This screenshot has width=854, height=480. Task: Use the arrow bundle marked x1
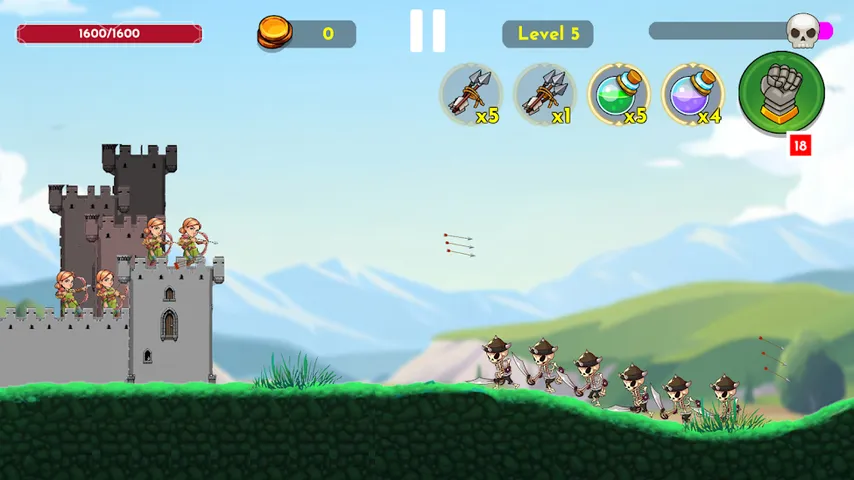coord(545,95)
